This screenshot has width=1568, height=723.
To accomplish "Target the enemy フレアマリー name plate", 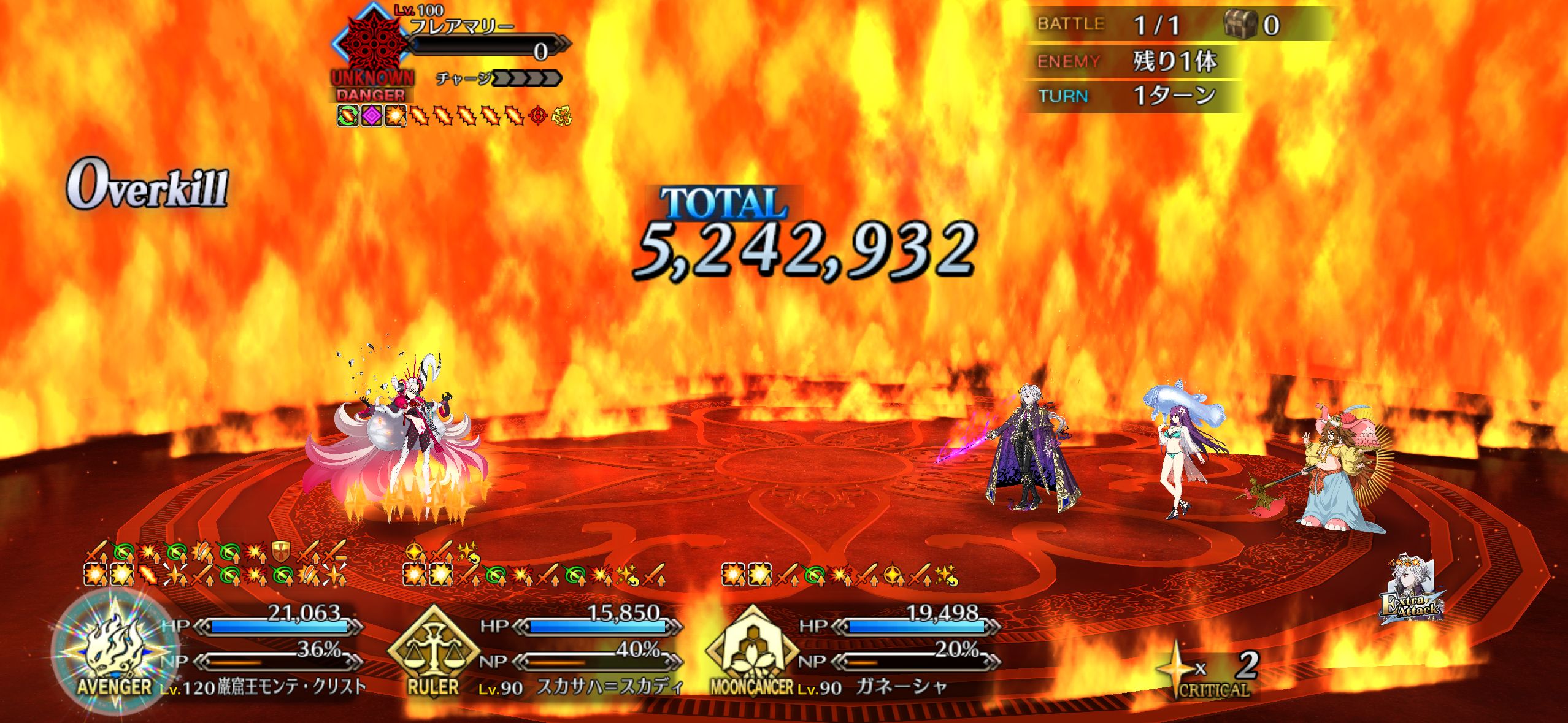I will pyautogui.click(x=461, y=27).
